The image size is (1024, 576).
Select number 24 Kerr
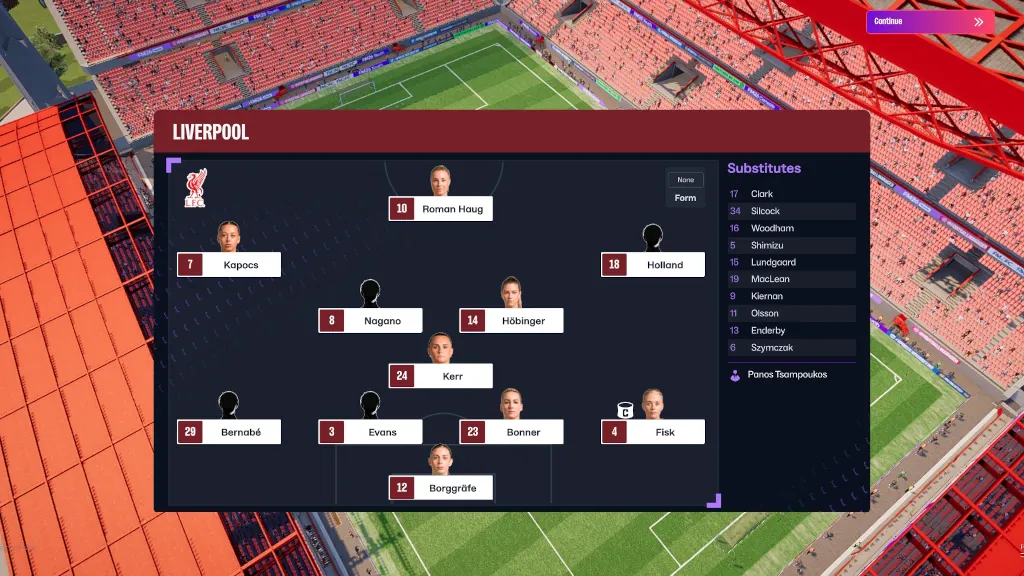[441, 376]
